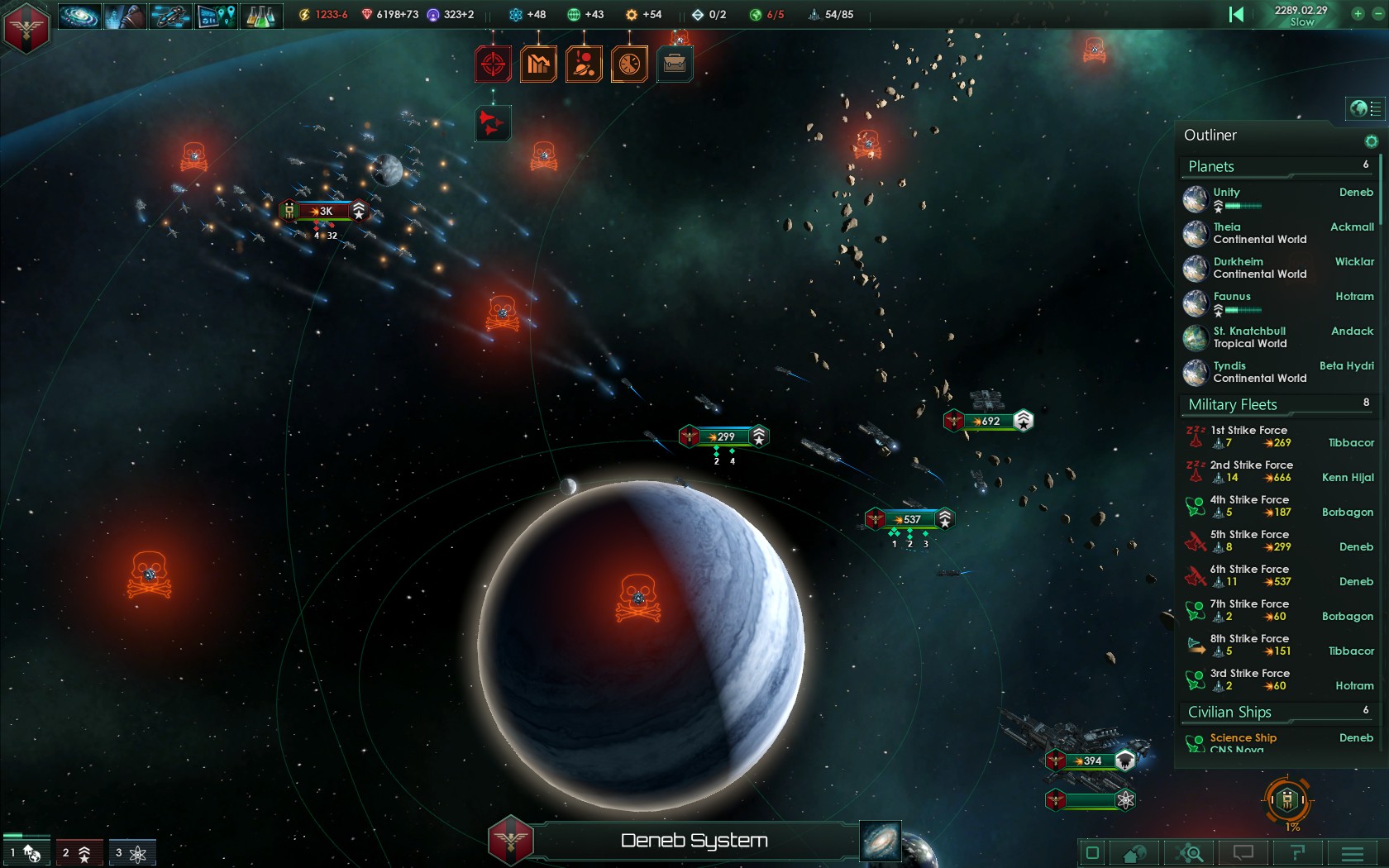
Task: Open the empire government emblem
Action: pyautogui.click(x=26, y=26)
